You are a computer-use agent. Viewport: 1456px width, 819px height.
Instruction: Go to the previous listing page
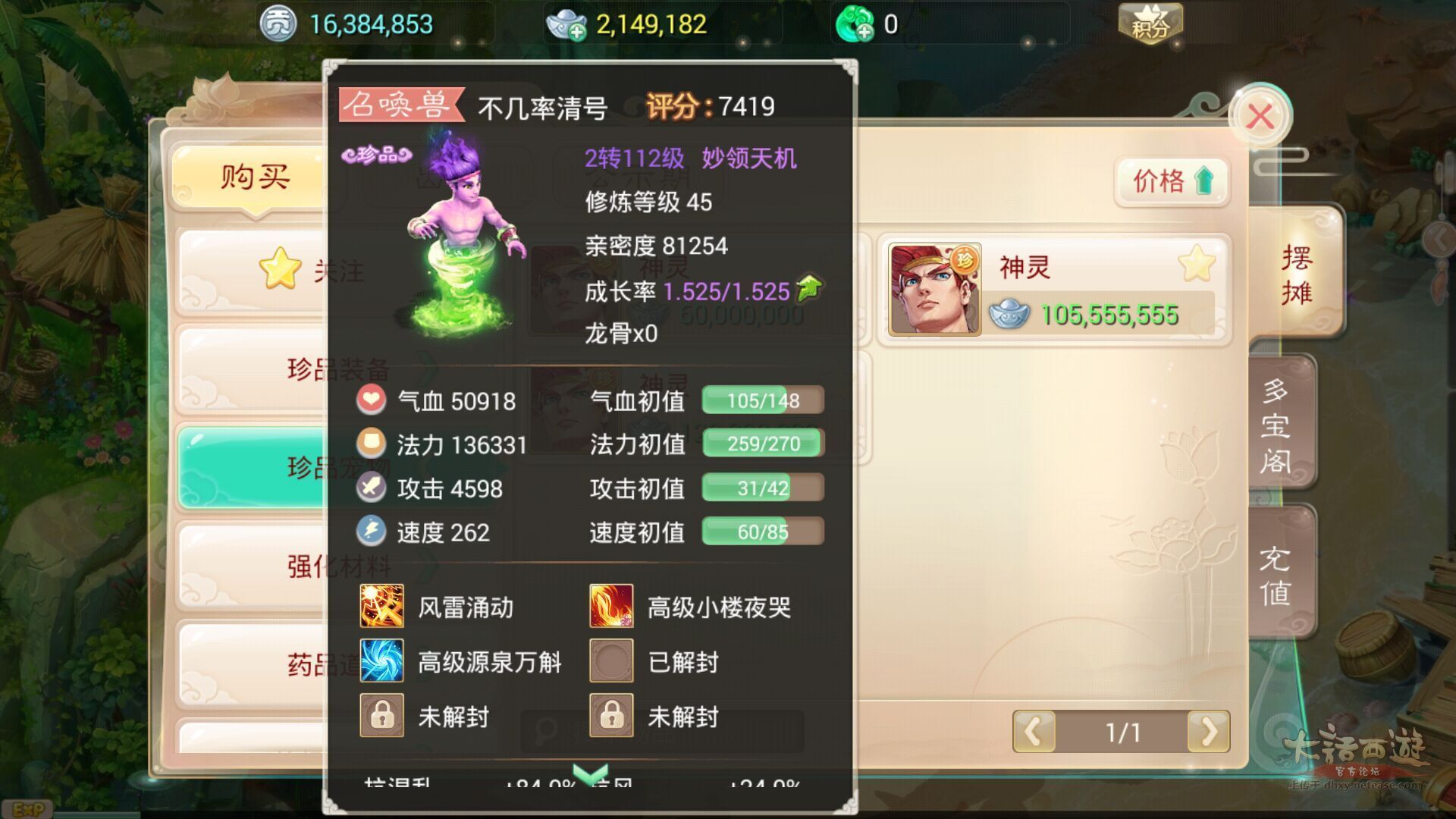[x=1034, y=732]
